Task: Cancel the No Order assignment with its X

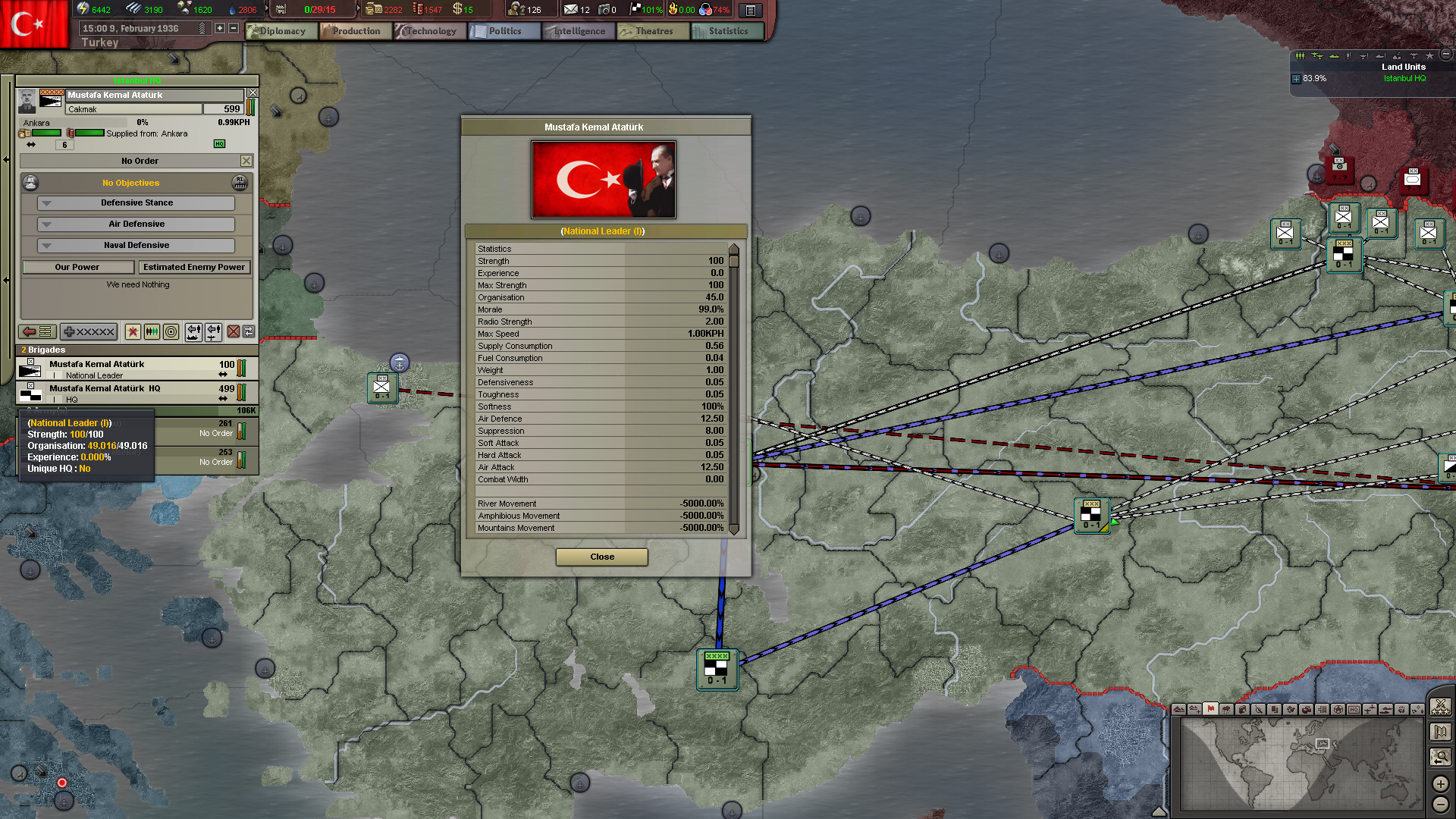Action: click(246, 160)
